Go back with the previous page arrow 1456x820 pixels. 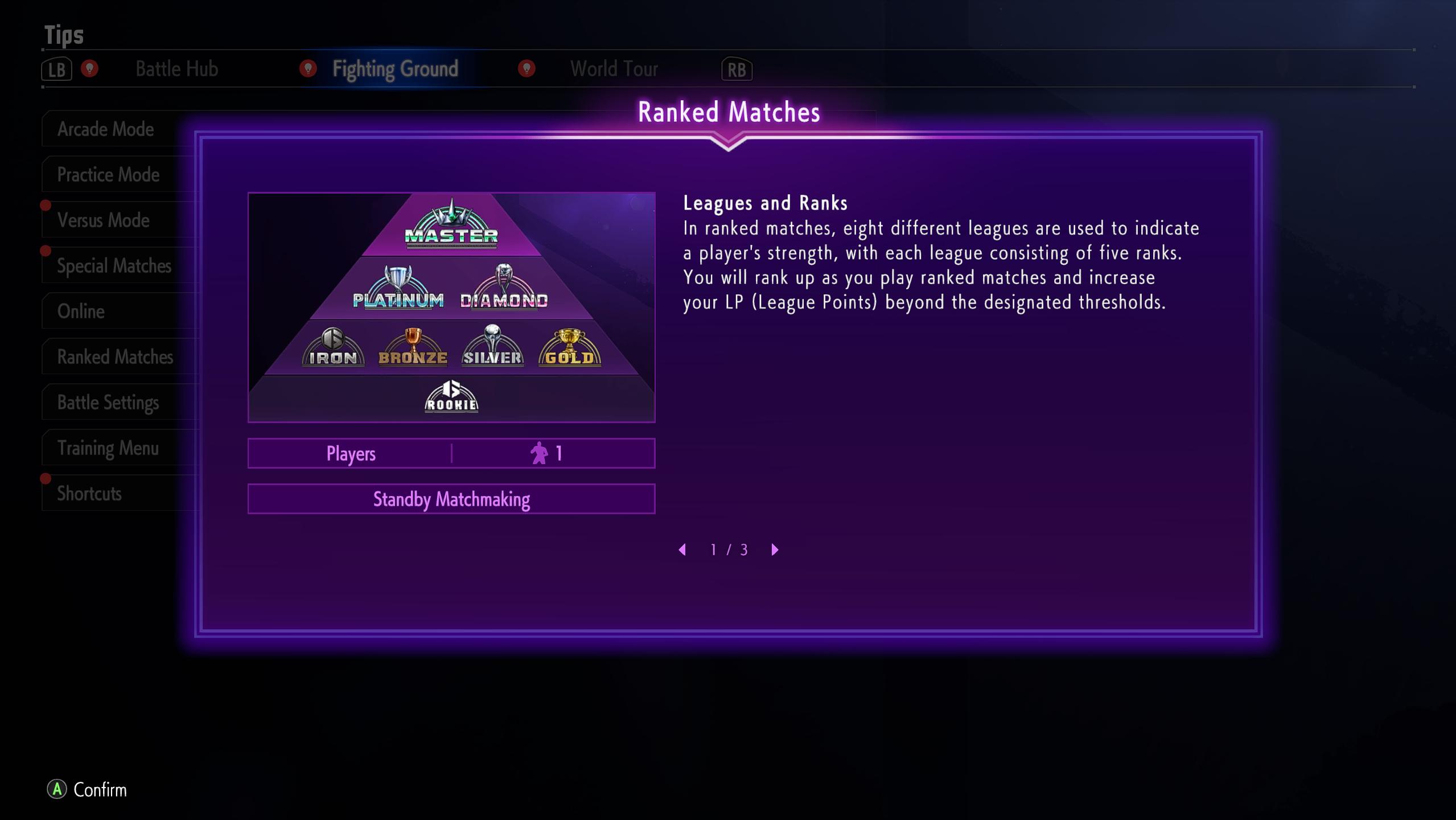[682, 550]
